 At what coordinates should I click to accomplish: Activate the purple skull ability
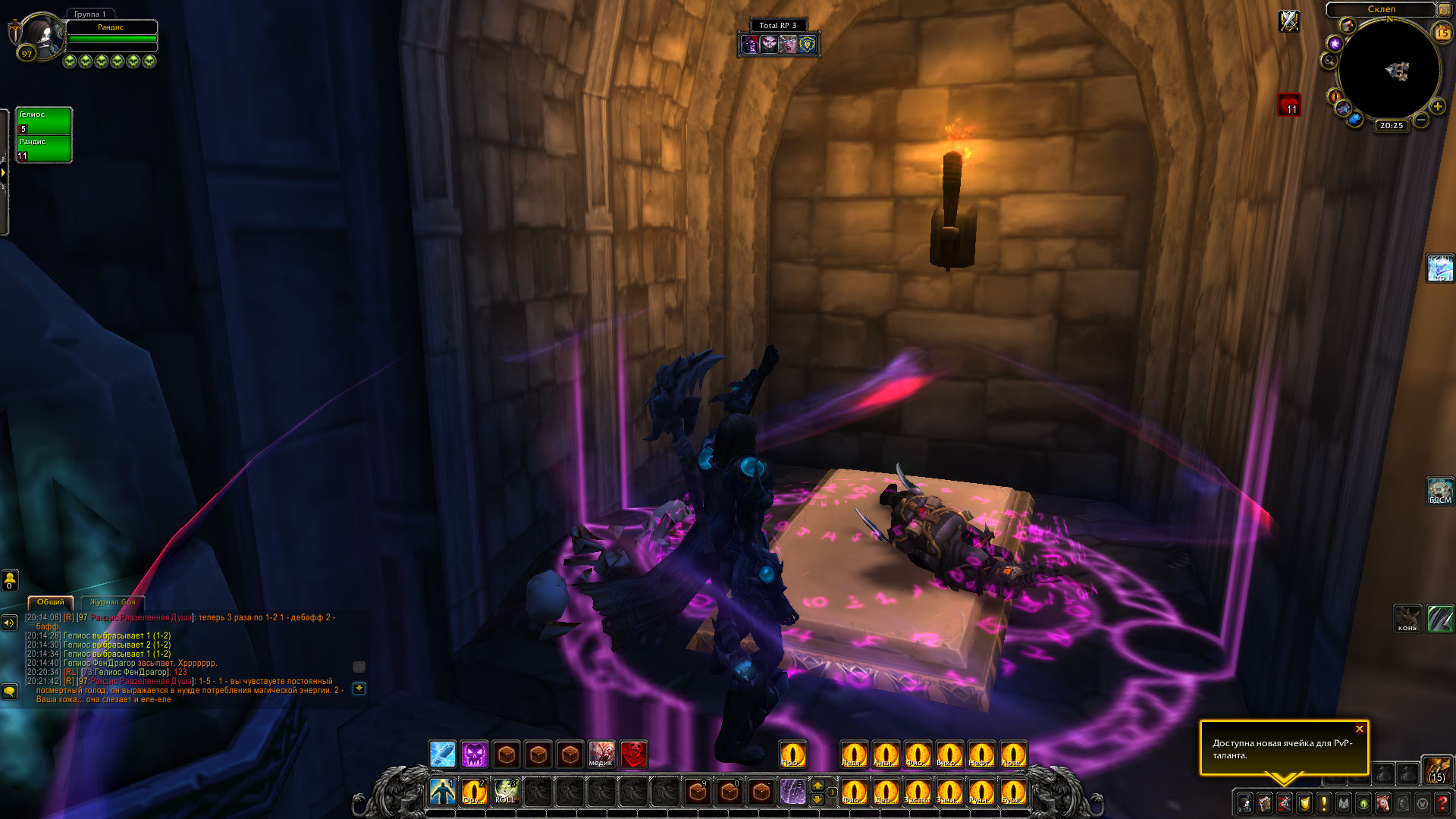(x=475, y=754)
